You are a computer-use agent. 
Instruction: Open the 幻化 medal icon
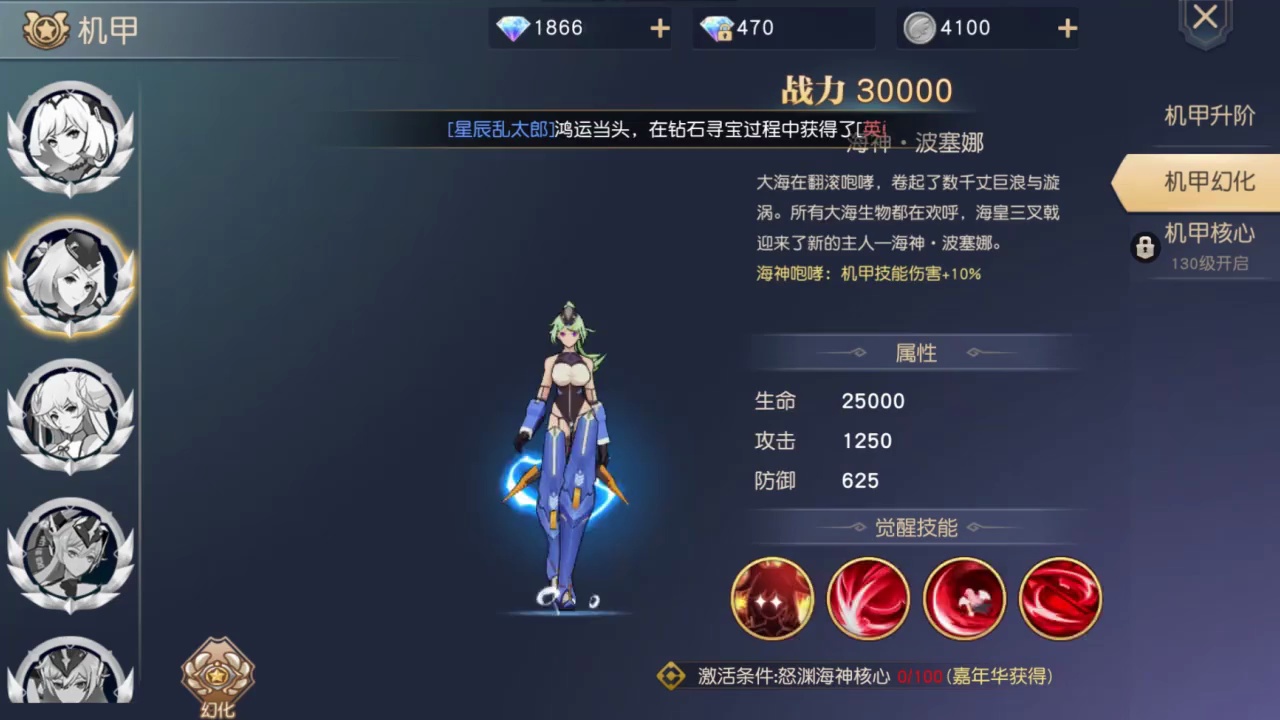[x=217, y=677]
